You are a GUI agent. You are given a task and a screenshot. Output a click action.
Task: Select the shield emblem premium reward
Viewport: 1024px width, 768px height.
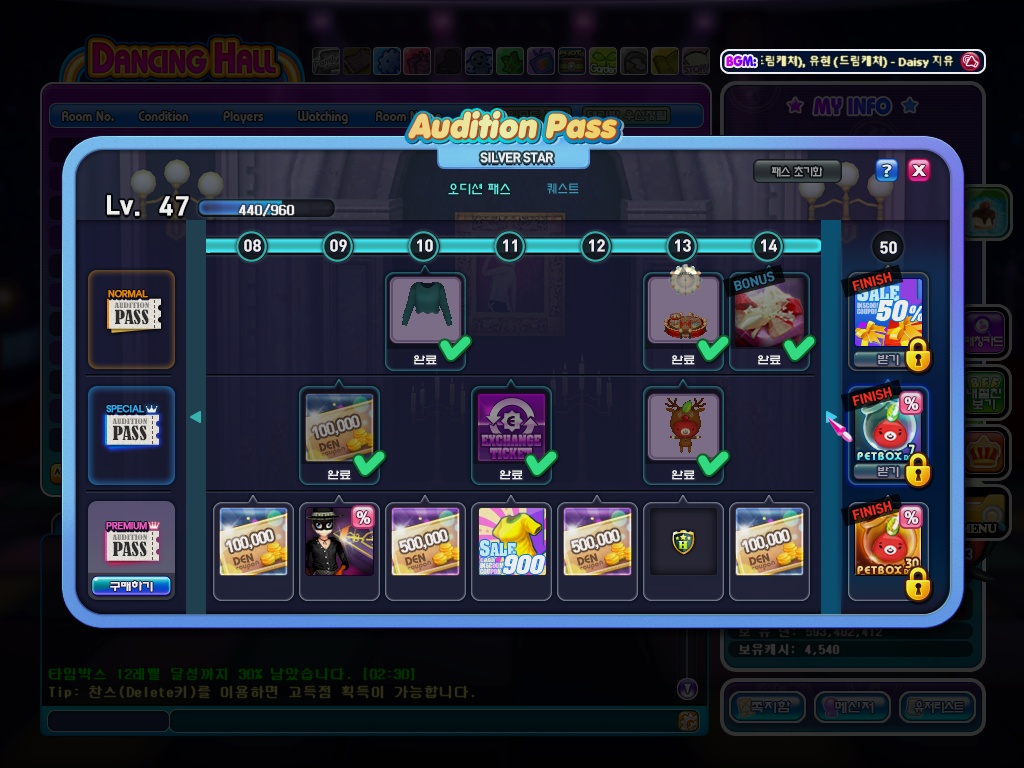coord(683,541)
